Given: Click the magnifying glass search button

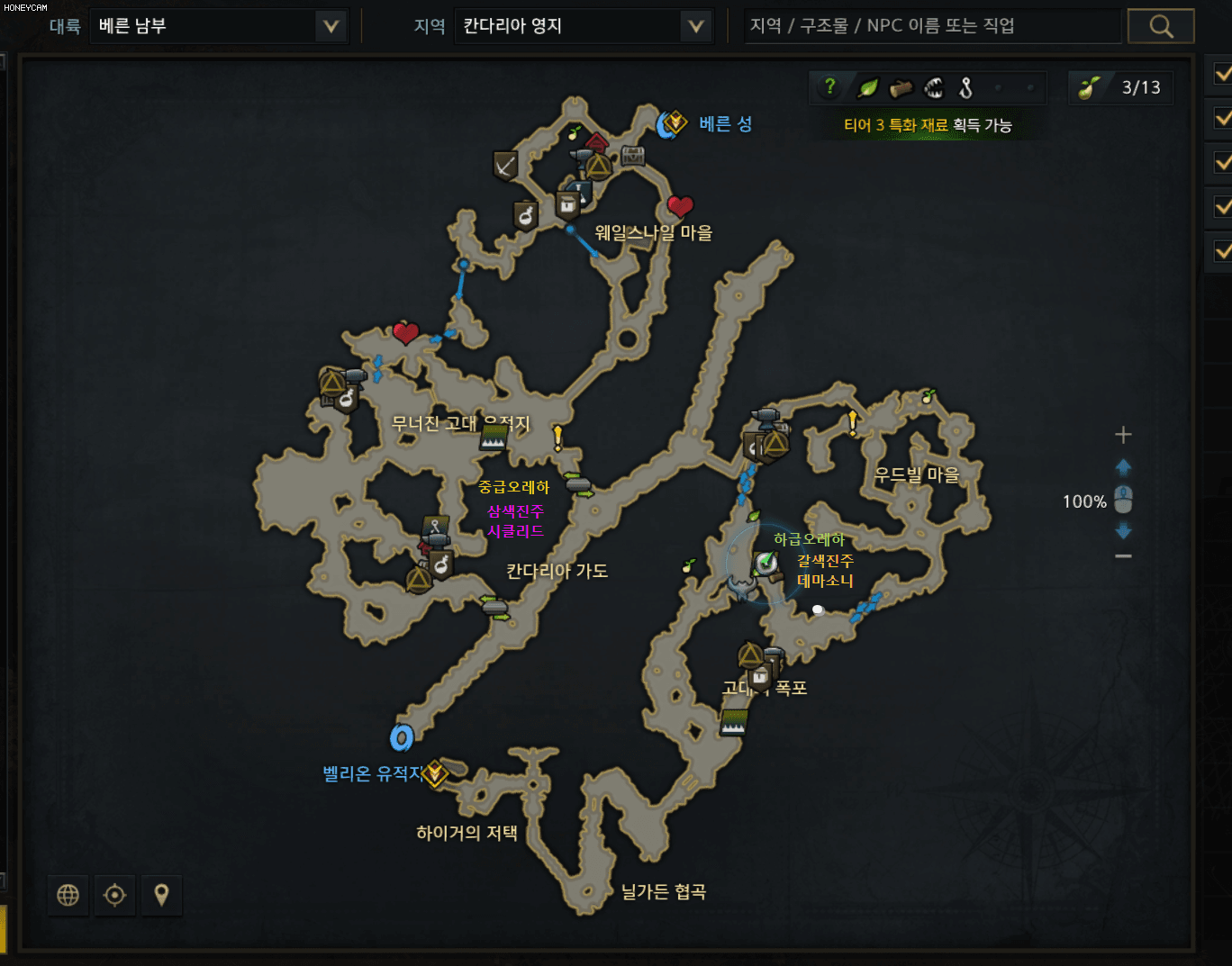Looking at the screenshot, I should tap(1161, 26).
